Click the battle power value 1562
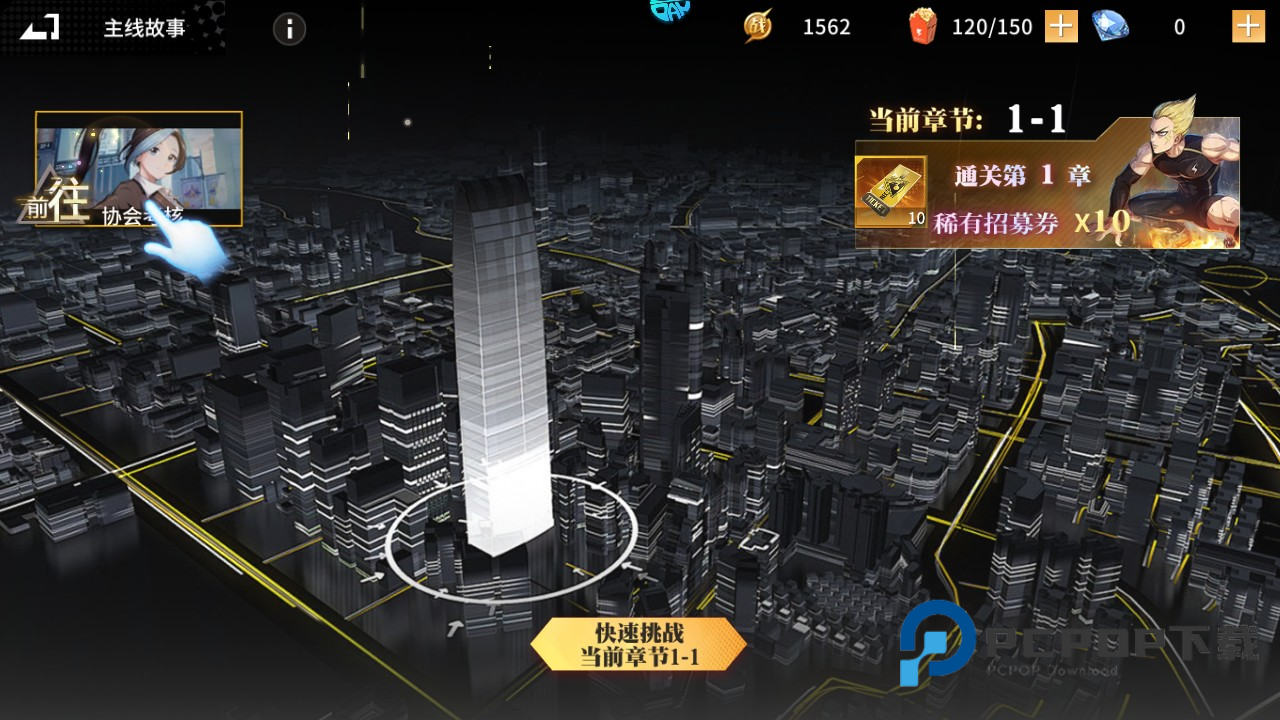 coord(825,27)
